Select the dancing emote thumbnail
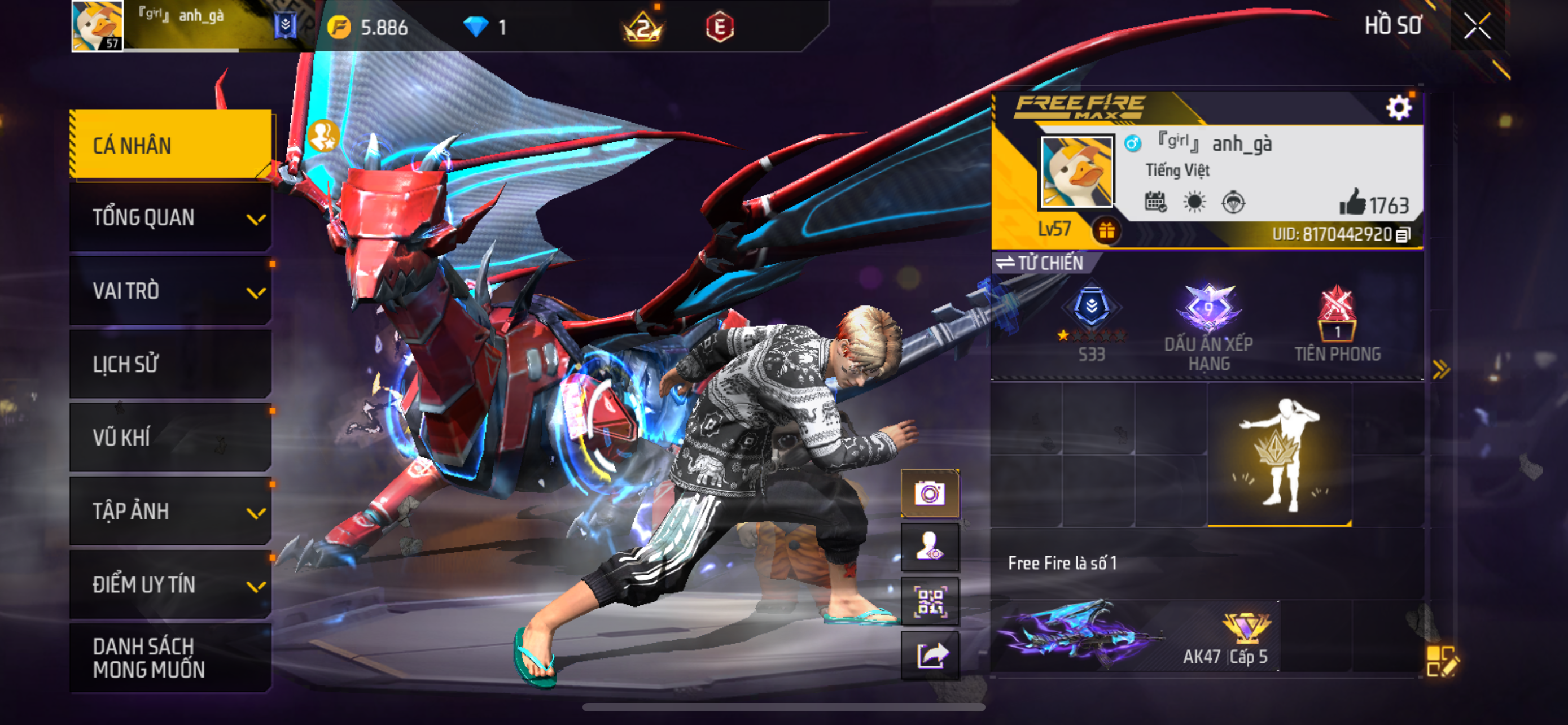Screen dimensions: 1568x725 (1280, 455)
